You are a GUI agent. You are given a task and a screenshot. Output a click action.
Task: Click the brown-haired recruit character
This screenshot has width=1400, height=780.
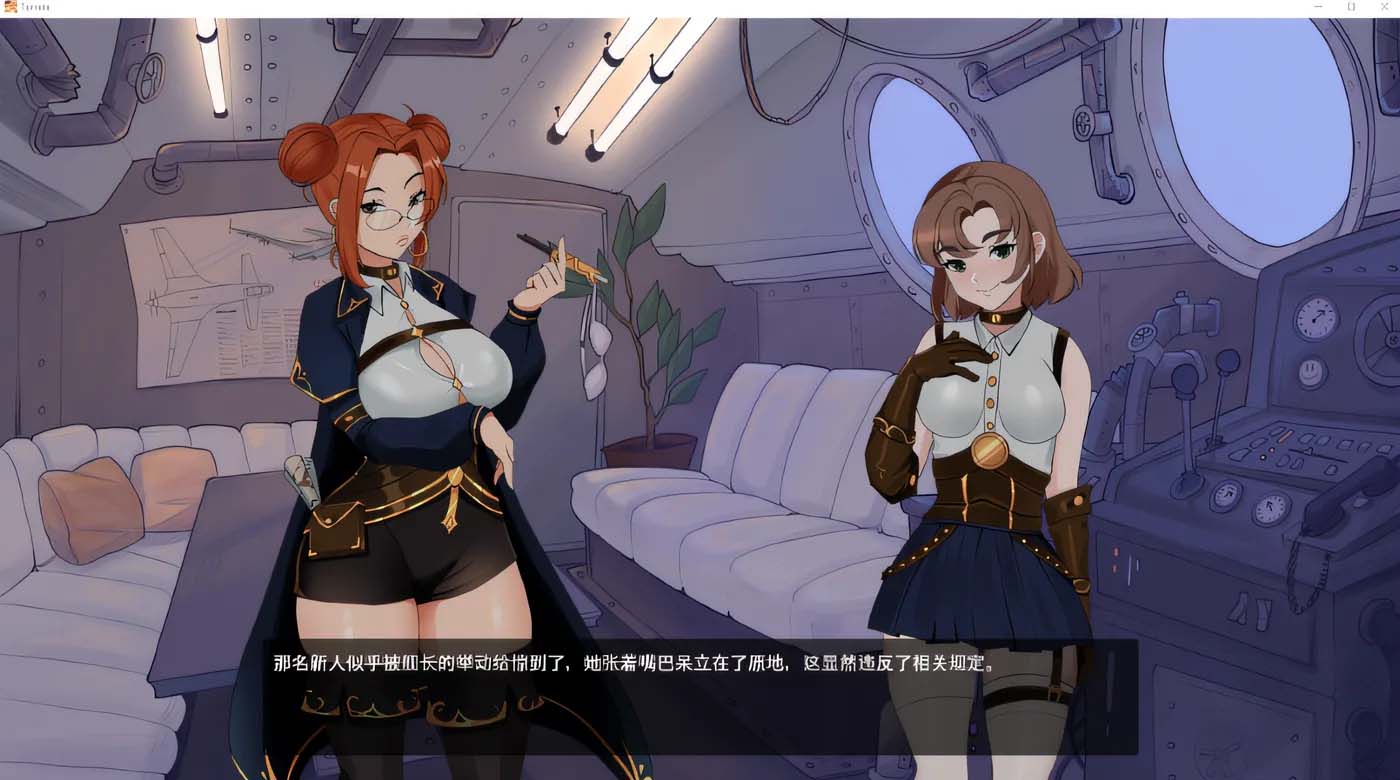[980, 400]
